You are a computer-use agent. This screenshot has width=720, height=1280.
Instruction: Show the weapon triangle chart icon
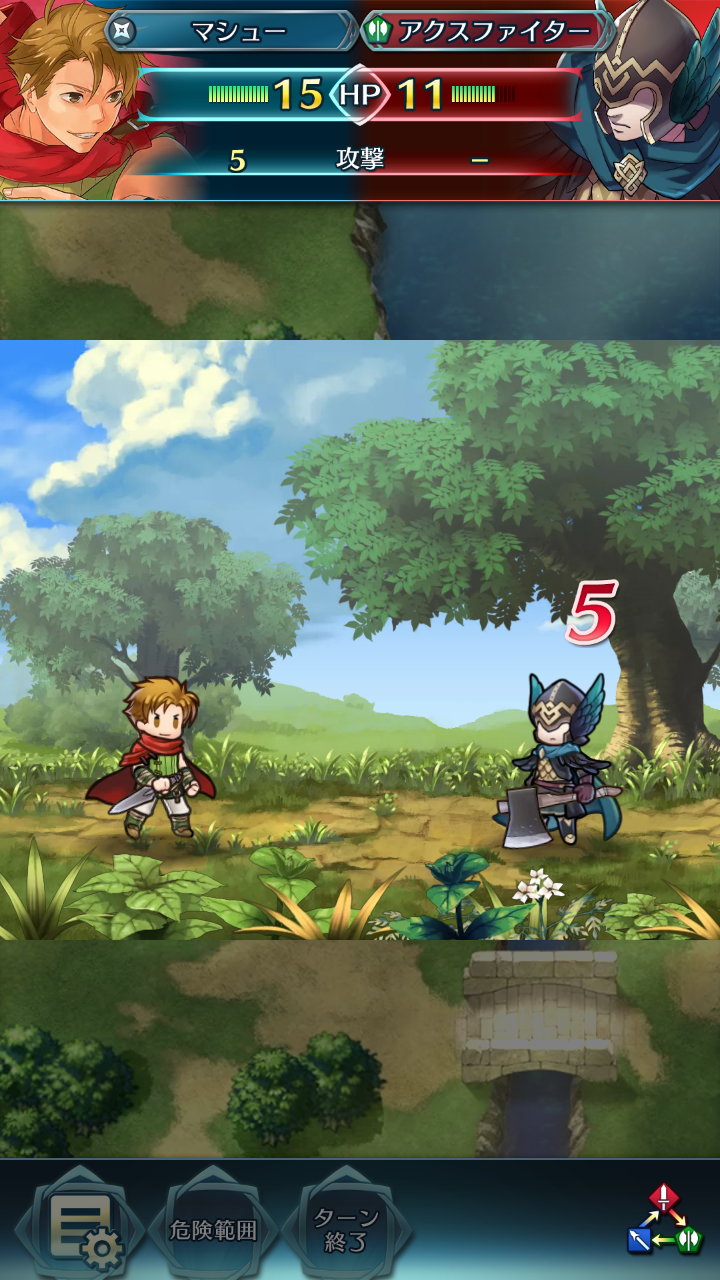(x=665, y=1220)
